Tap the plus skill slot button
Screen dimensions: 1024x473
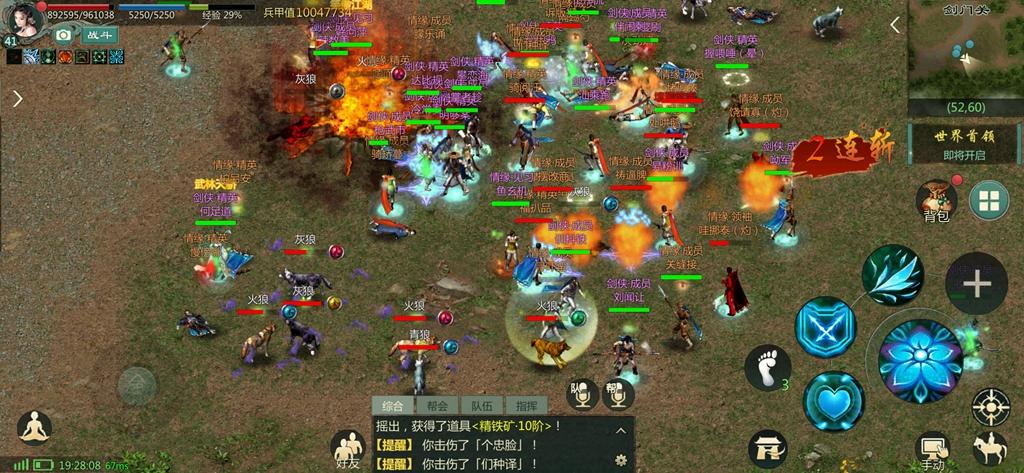(x=976, y=284)
